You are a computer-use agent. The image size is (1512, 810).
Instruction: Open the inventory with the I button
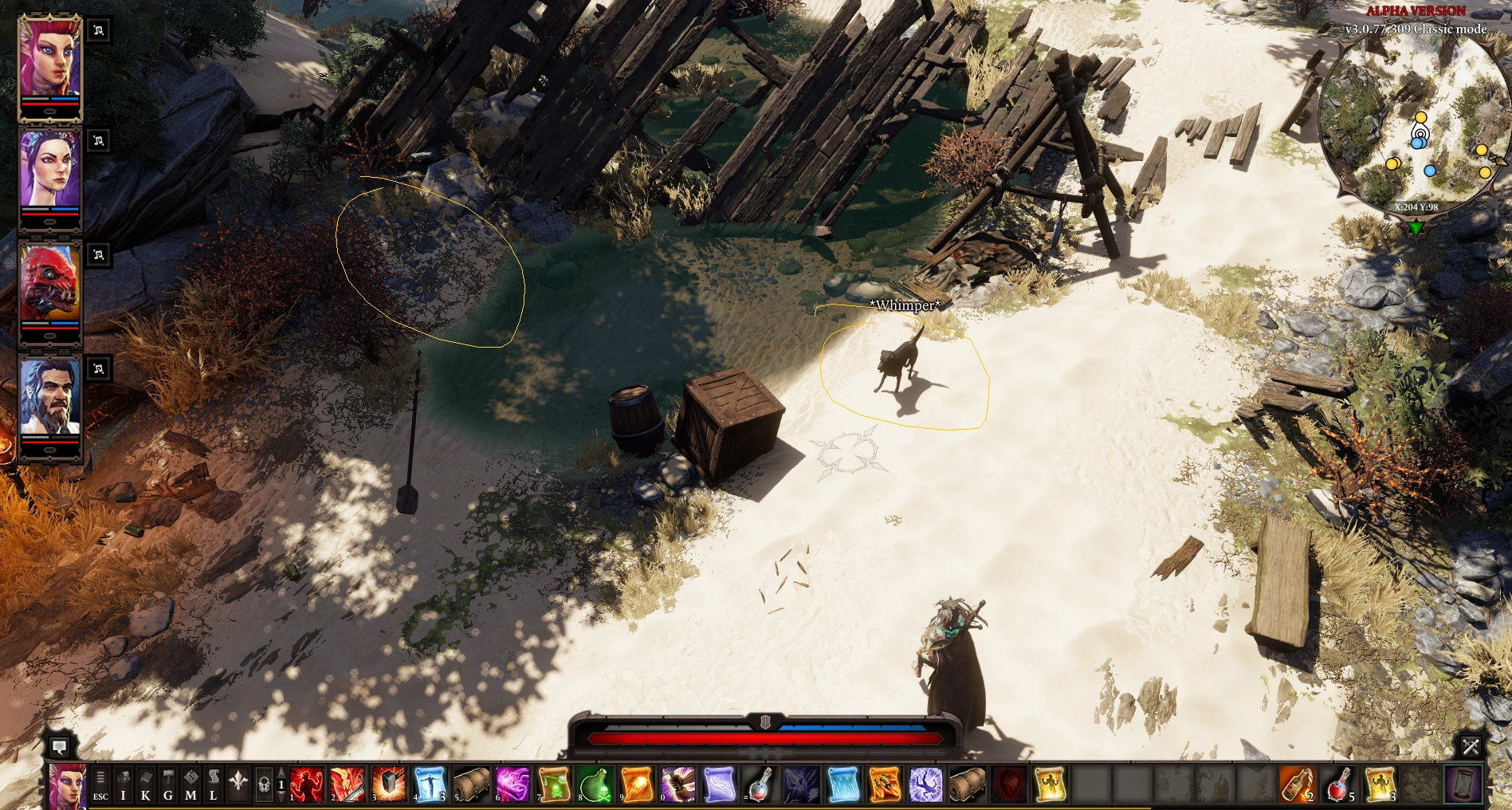click(123, 784)
